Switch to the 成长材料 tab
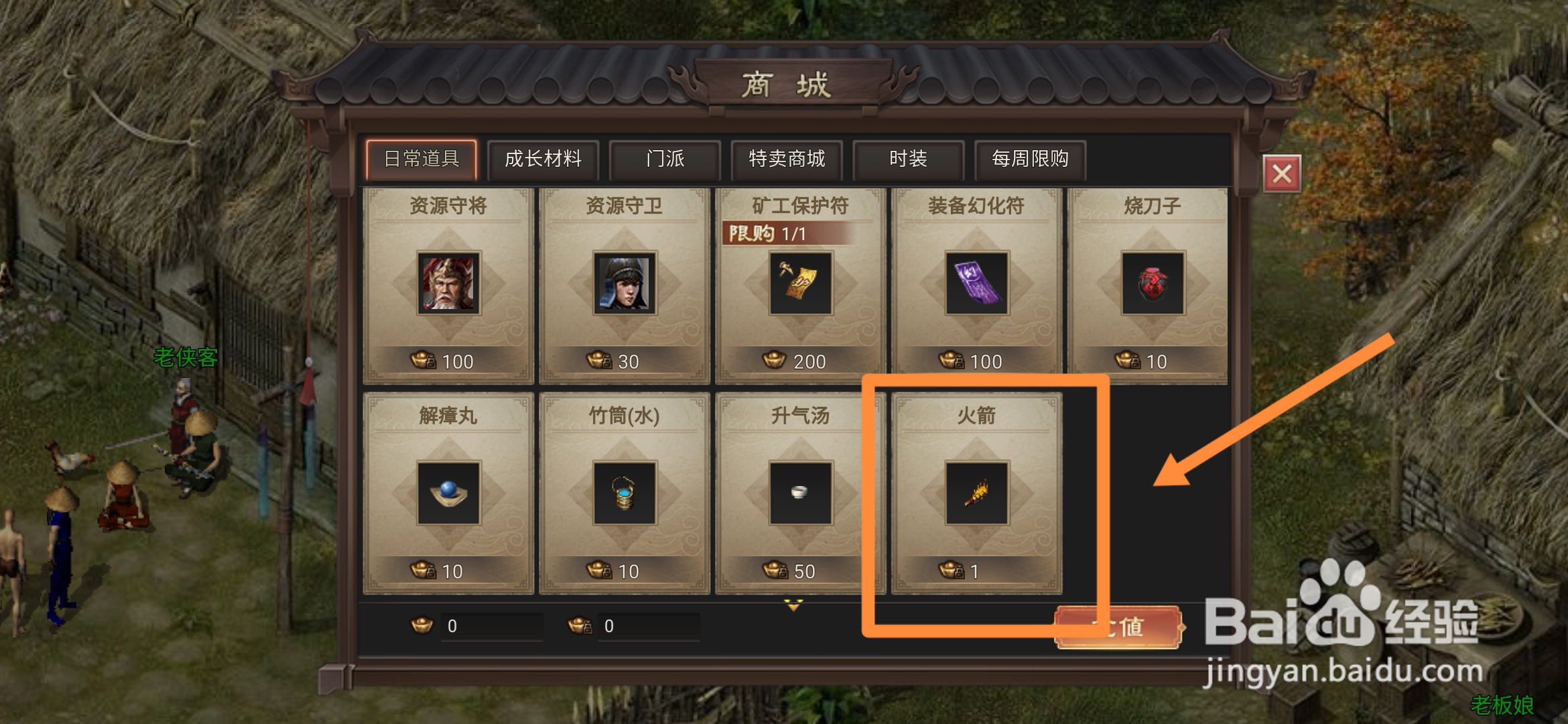1568x724 pixels. tap(544, 160)
